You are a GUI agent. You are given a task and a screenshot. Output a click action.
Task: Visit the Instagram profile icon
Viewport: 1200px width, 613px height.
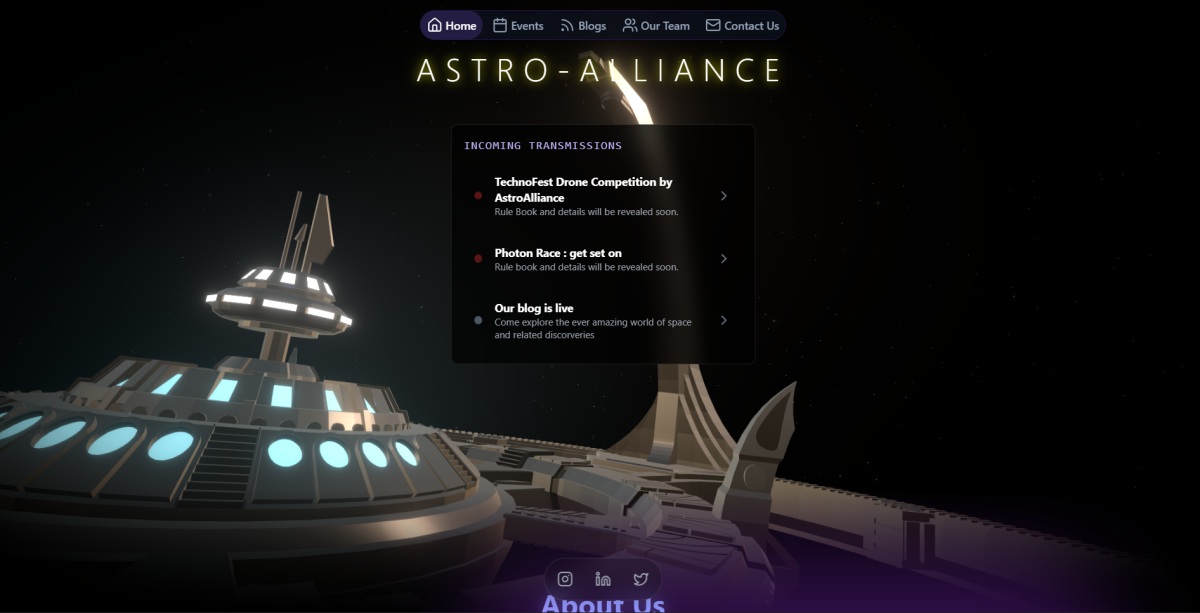(565, 579)
